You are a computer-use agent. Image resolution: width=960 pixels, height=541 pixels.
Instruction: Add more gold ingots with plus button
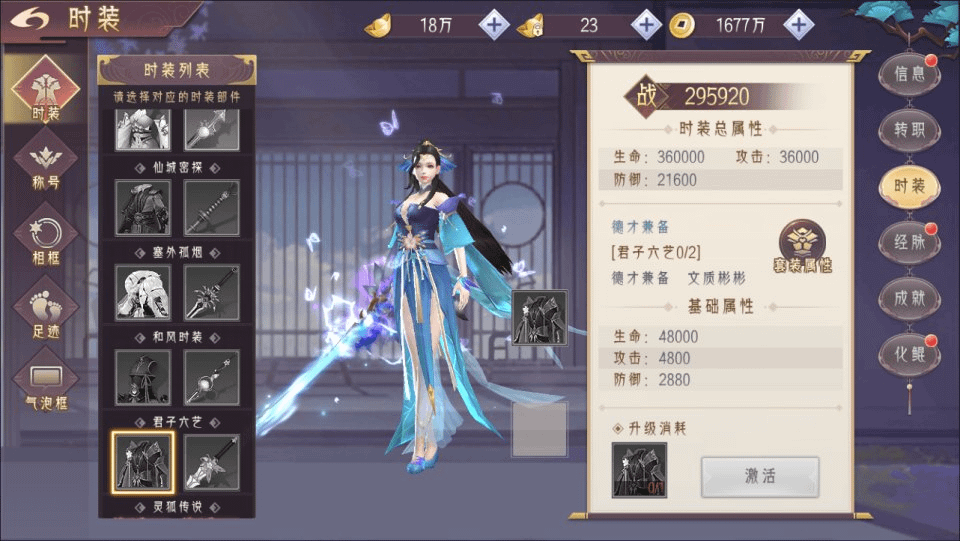(x=494, y=25)
